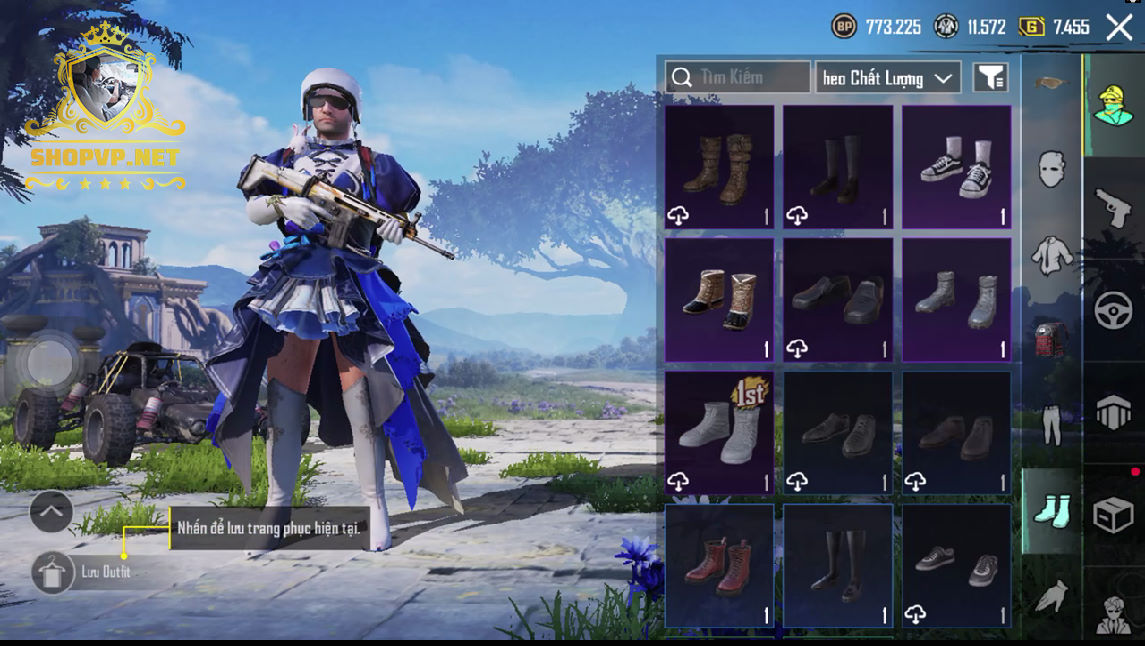Pick the red lace-up boots
The image size is (1145, 646).
[719, 565]
